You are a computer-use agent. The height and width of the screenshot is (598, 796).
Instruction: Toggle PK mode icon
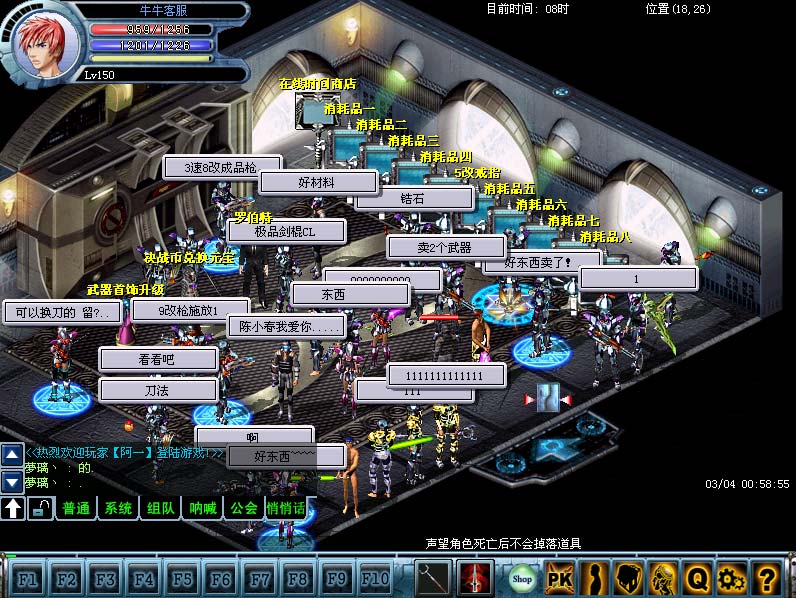tap(561, 578)
